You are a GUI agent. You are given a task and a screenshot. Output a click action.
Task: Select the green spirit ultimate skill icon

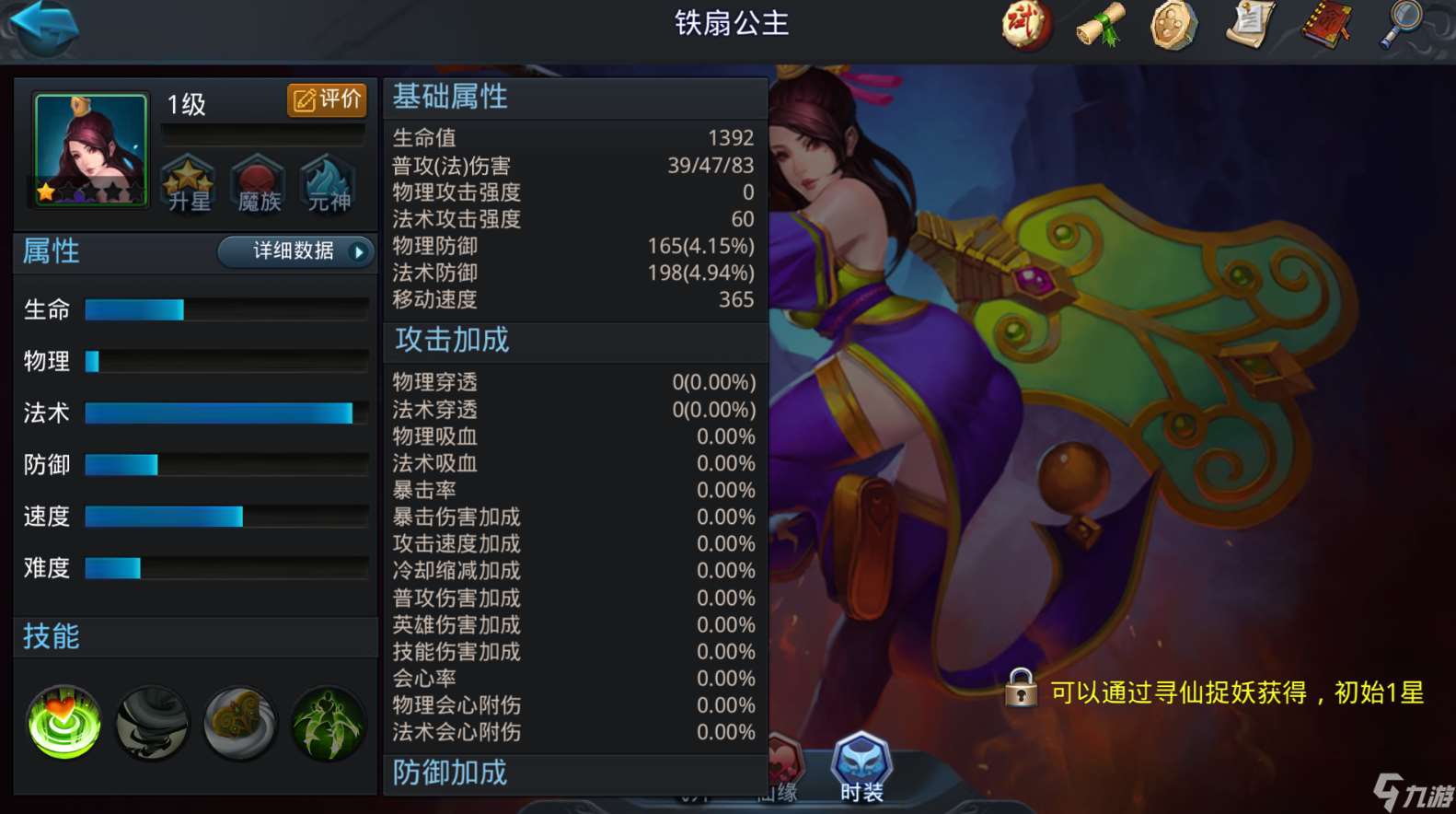click(328, 724)
